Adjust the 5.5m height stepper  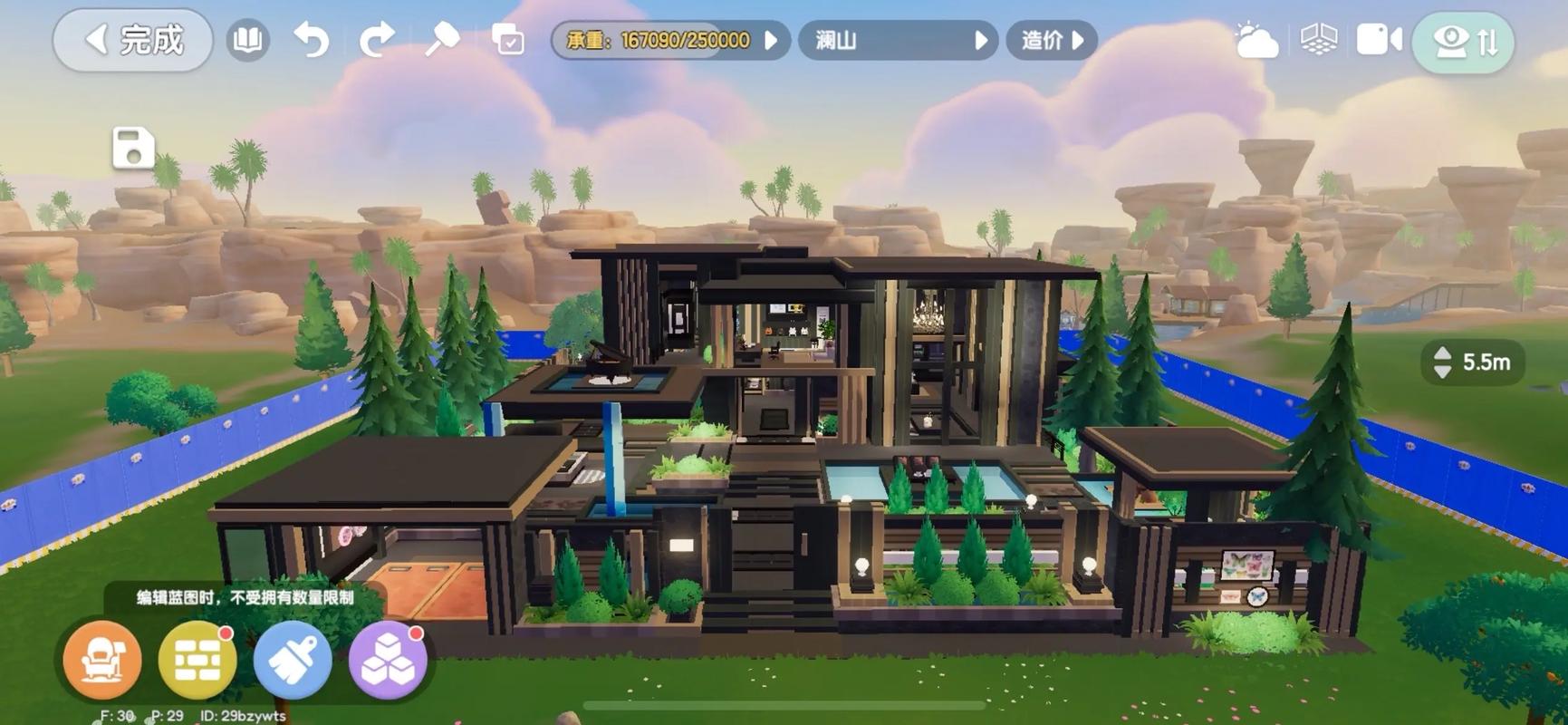1443,362
